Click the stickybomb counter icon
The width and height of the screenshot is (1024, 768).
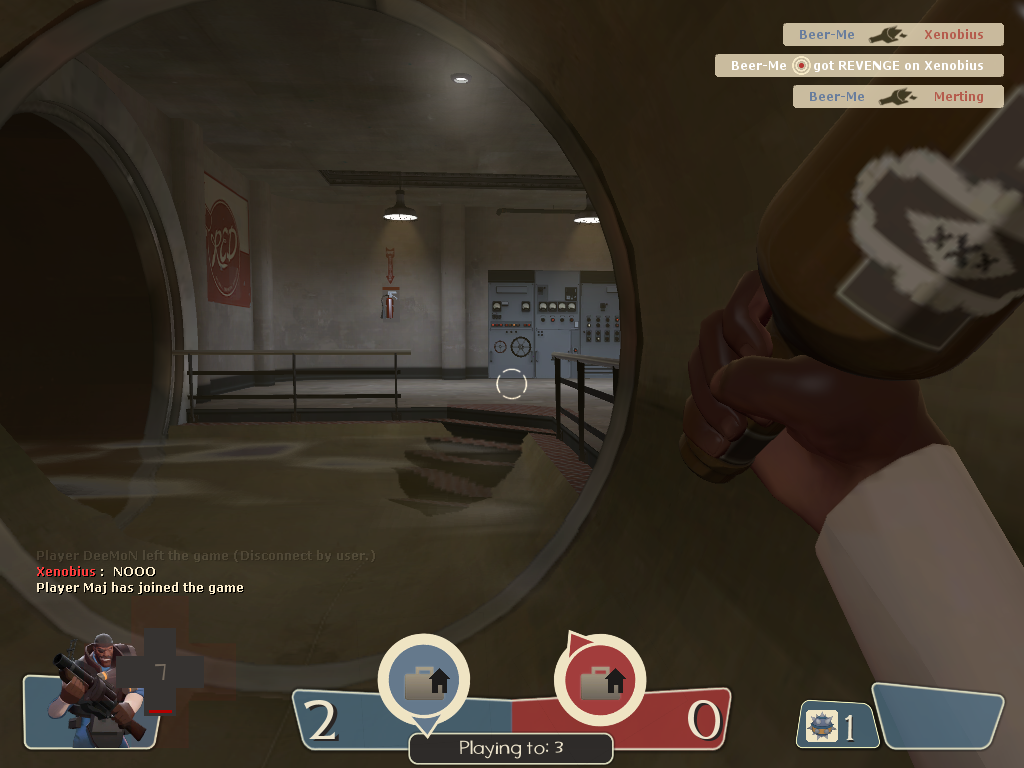pyautogui.click(x=822, y=725)
